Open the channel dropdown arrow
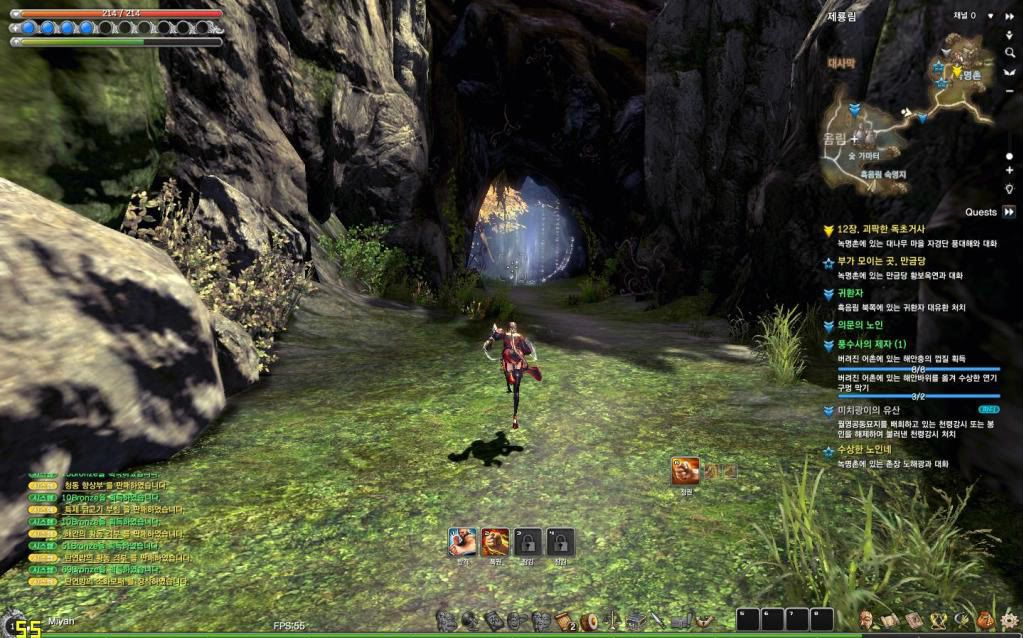The image size is (1023, 638). (990, 16)
